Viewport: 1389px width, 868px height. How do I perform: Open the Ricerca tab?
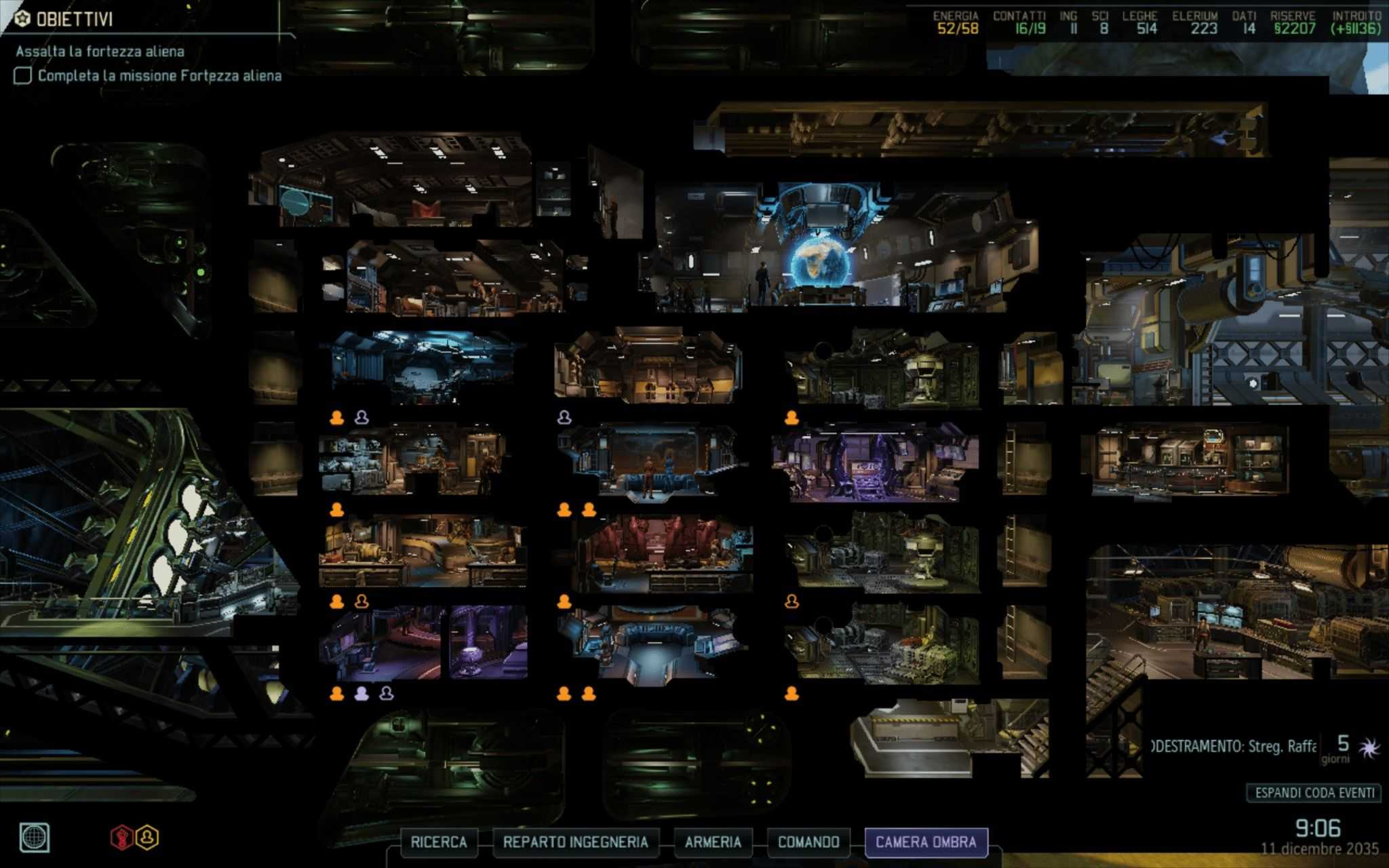[438, 842]
